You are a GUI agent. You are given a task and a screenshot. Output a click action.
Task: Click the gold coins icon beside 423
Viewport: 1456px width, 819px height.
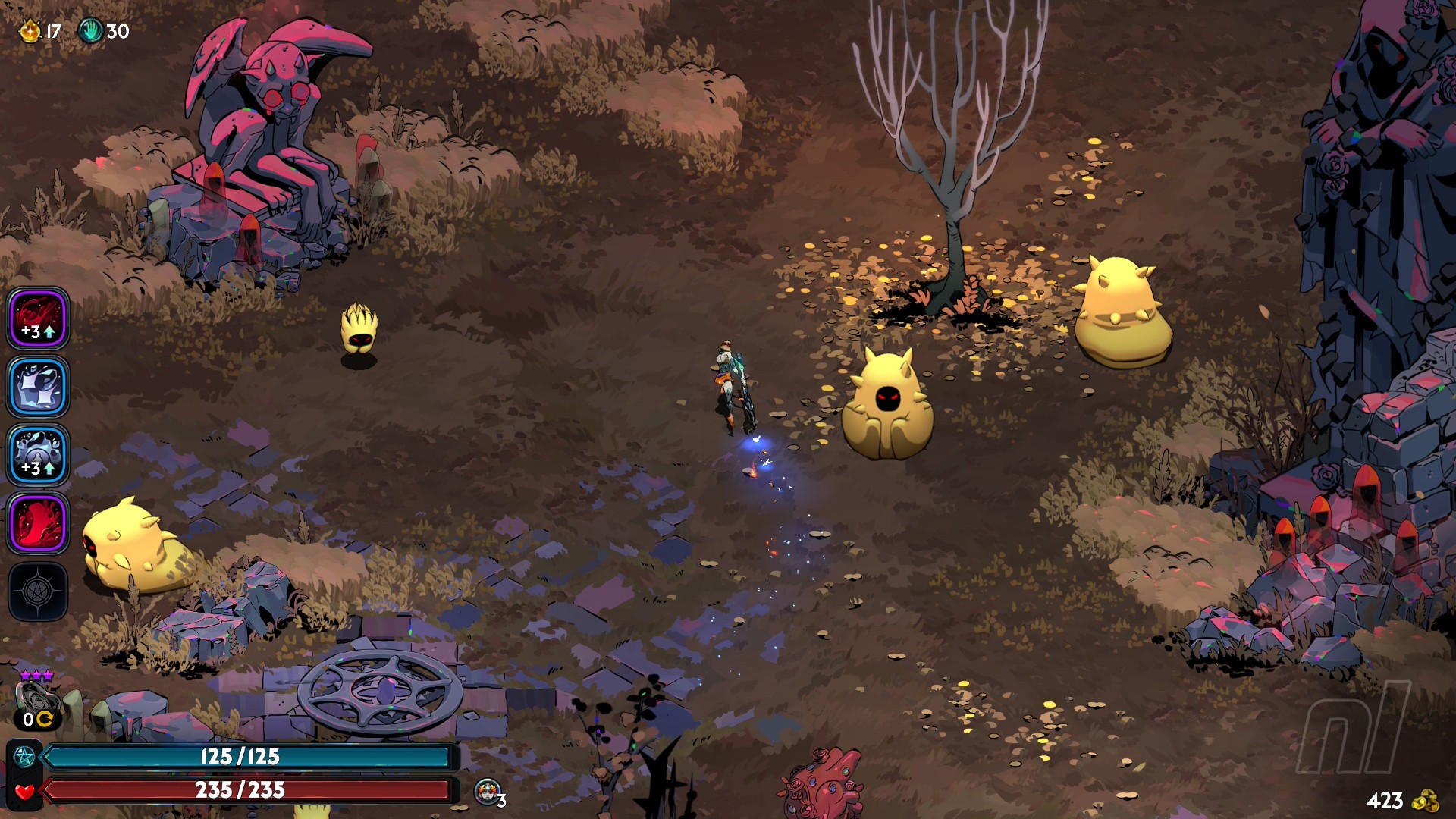pos(1426,801)
